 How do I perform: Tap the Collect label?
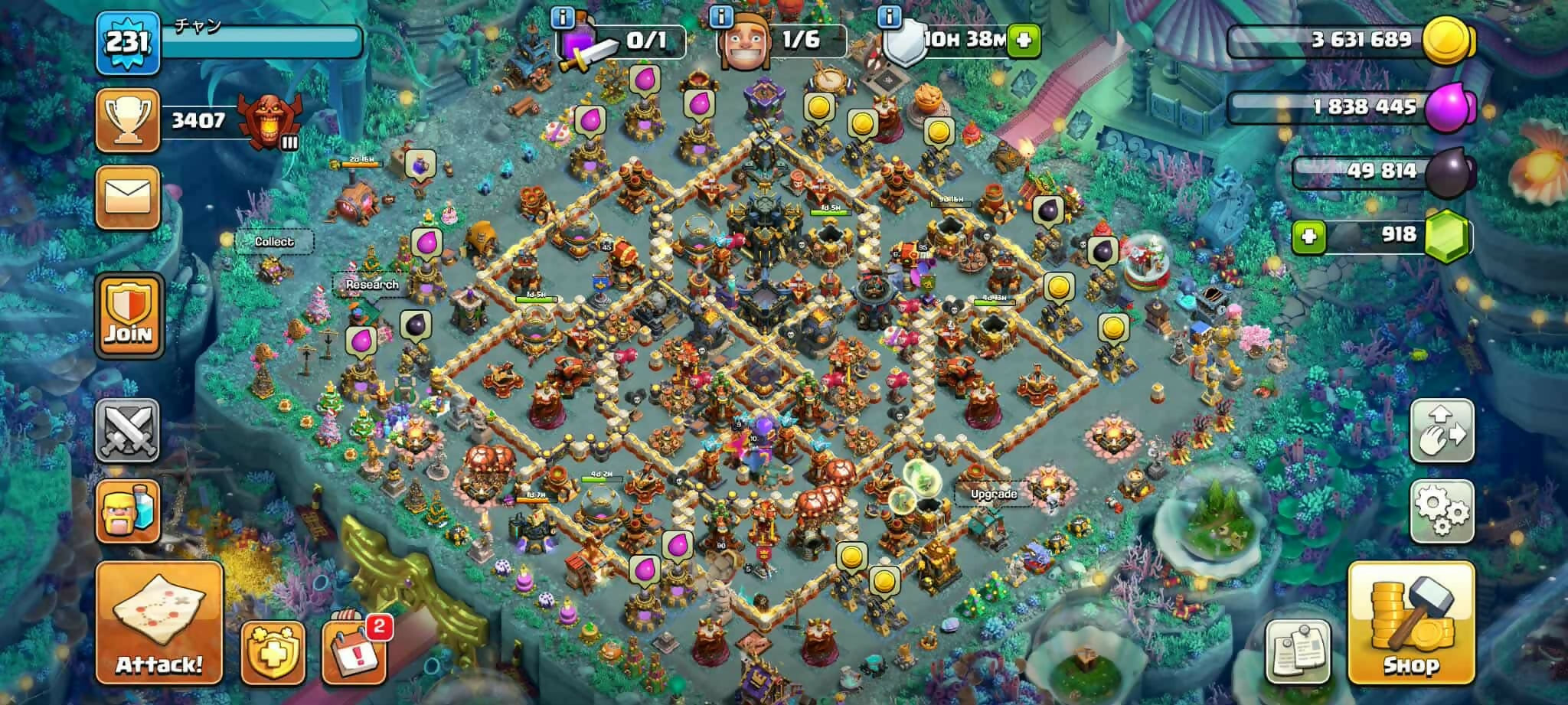(x=274, y=241)
